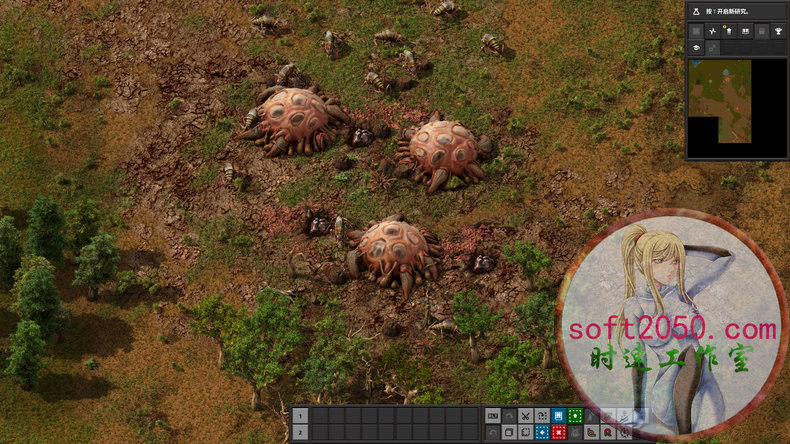Click the minimap
Viewport: 790px width, 444px height.
tap(720, 100)
